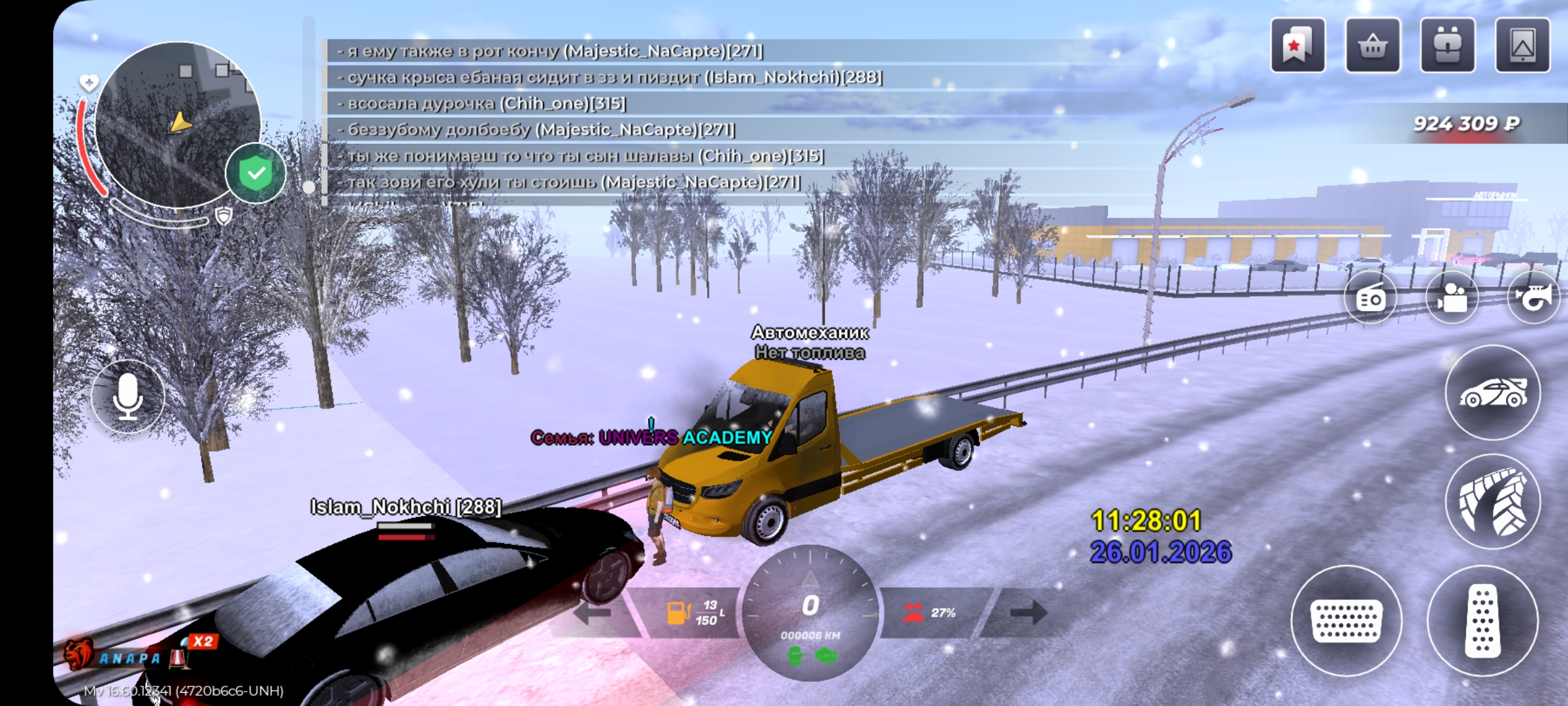1568x706 pixels.
Task: Tap the framed picture icon at top right
Action: 1522,46
